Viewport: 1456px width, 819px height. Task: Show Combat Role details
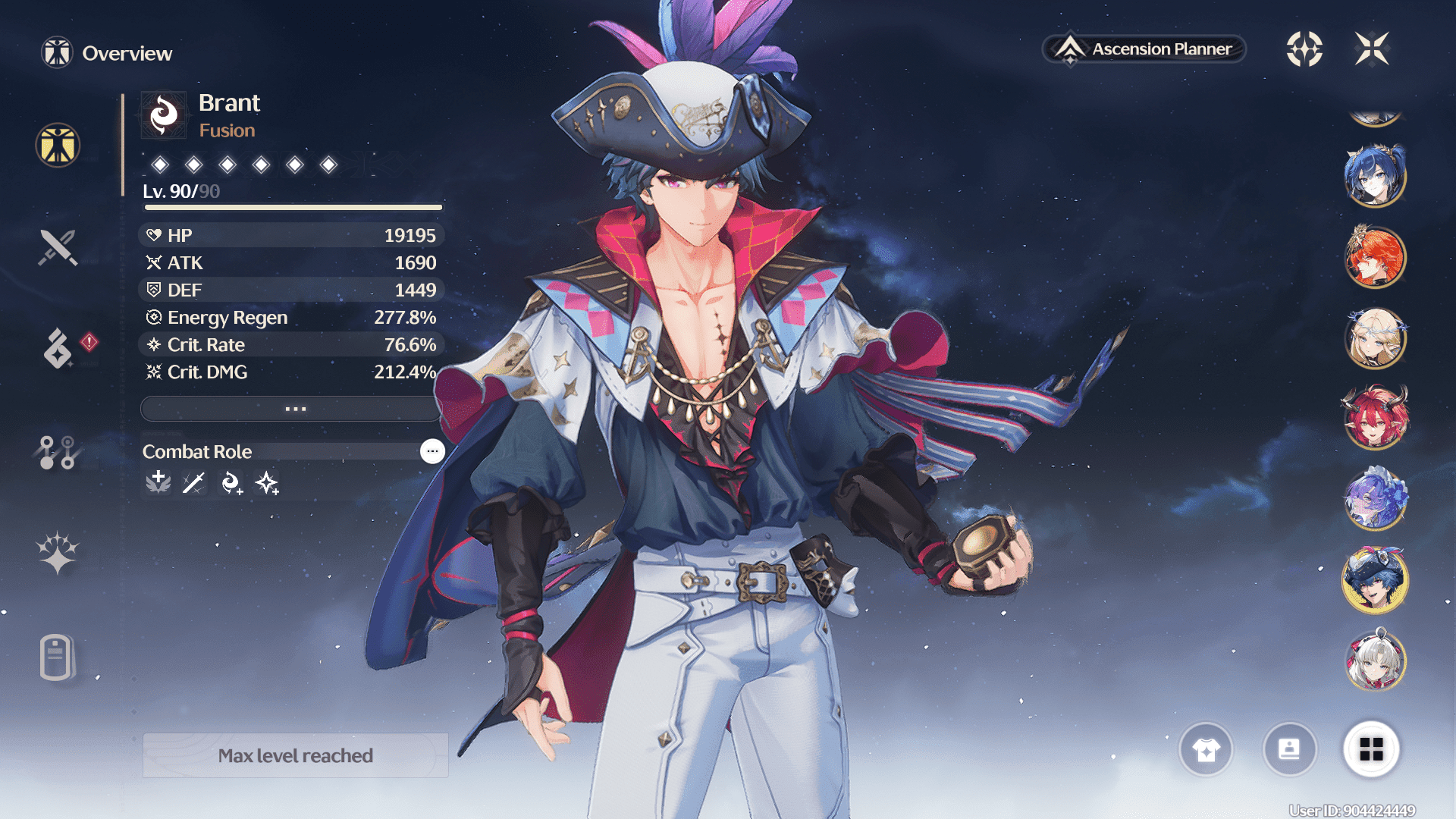pyautogui.click(x=432, y=451)
